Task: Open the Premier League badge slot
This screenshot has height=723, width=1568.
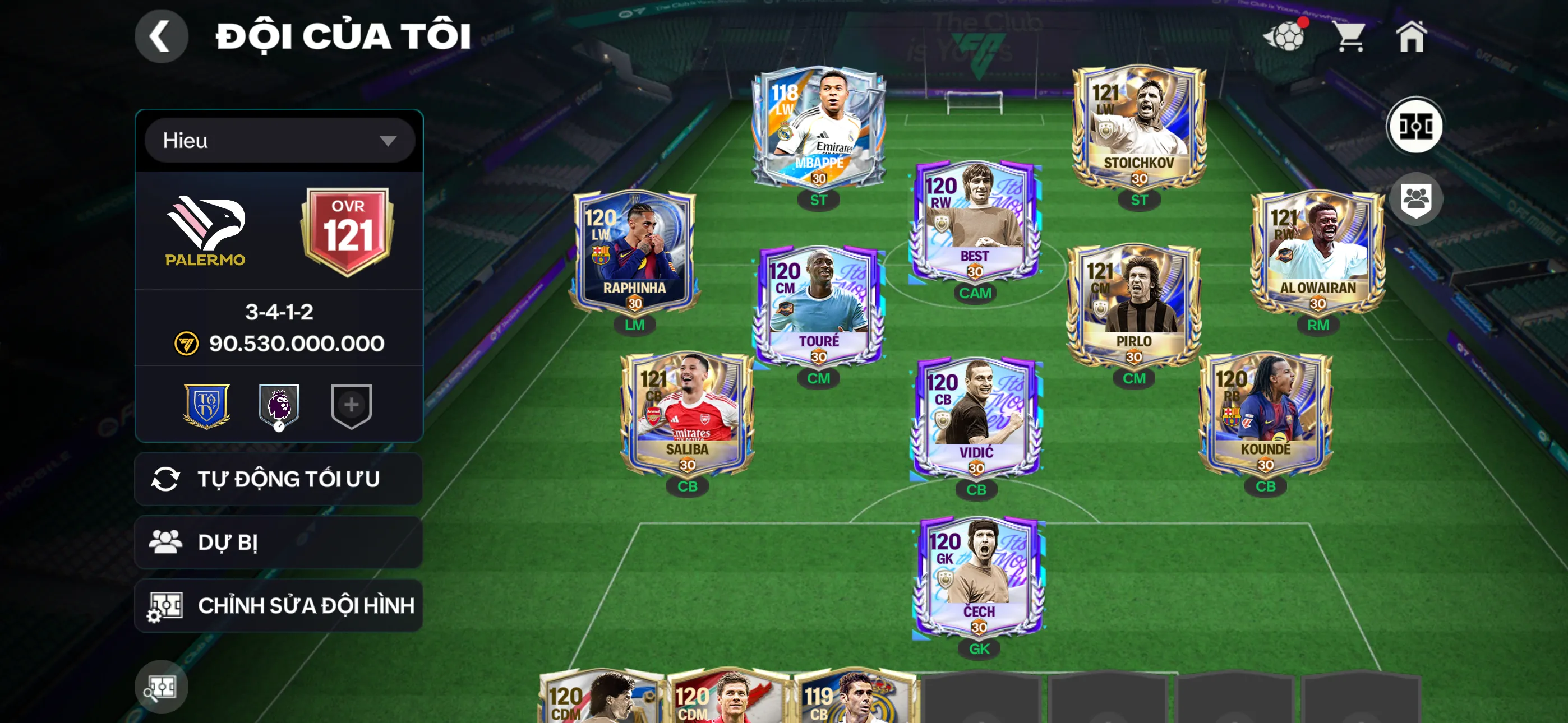Action: pyautogui.click(x=279, y=405)
